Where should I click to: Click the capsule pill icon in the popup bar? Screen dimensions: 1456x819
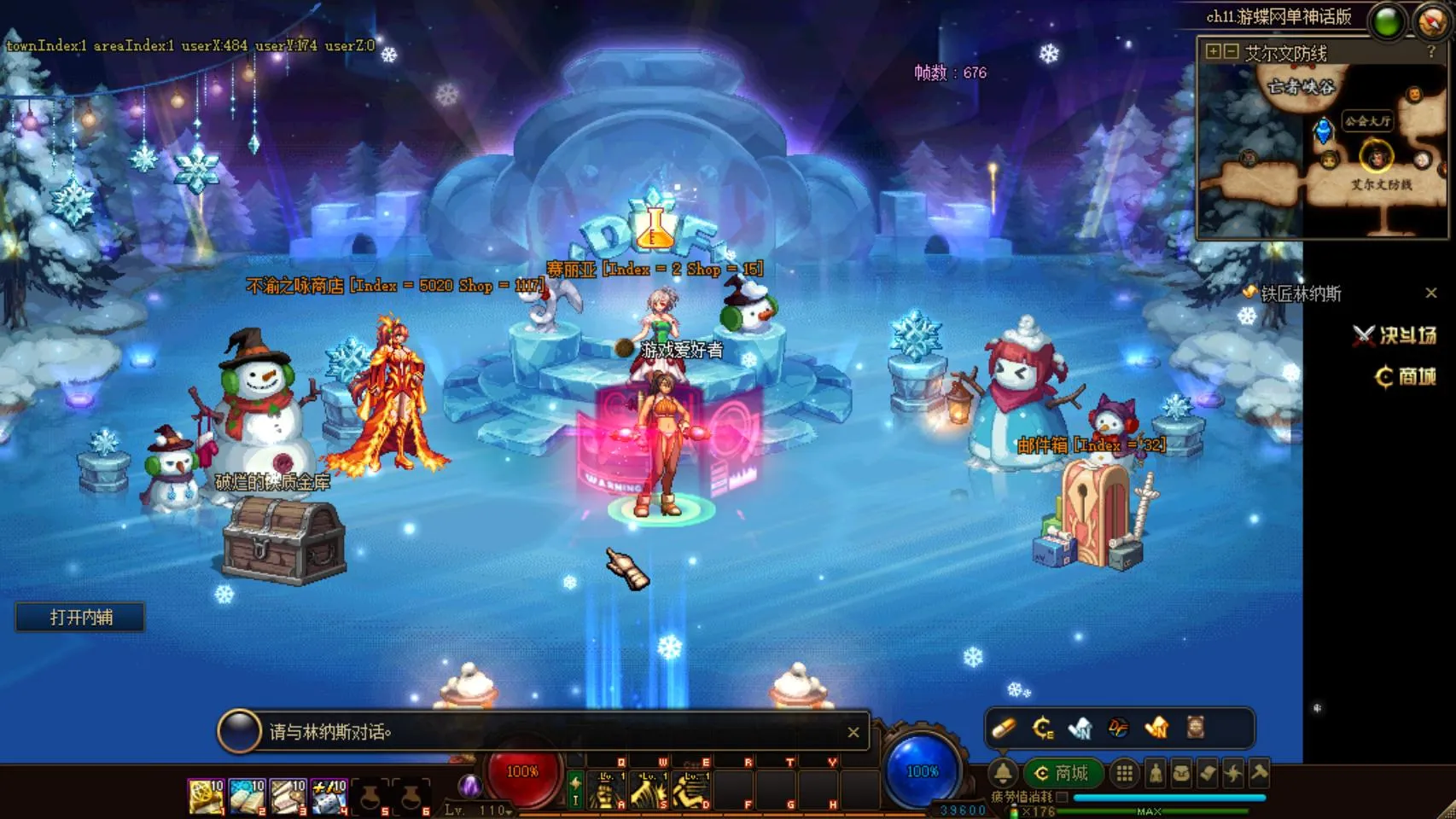coord(1004,728)
